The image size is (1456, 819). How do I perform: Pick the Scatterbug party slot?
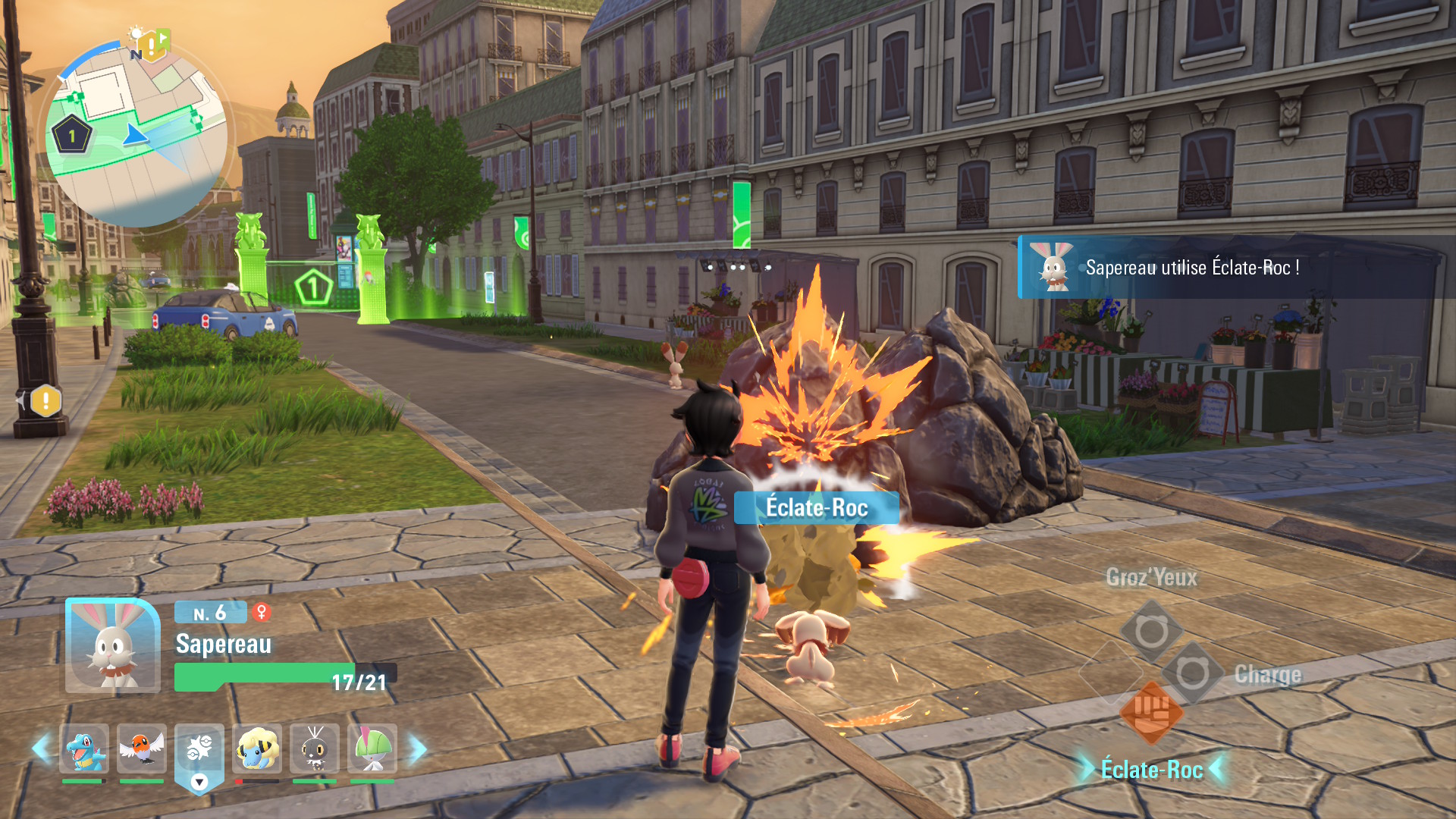tap(315, 749)
